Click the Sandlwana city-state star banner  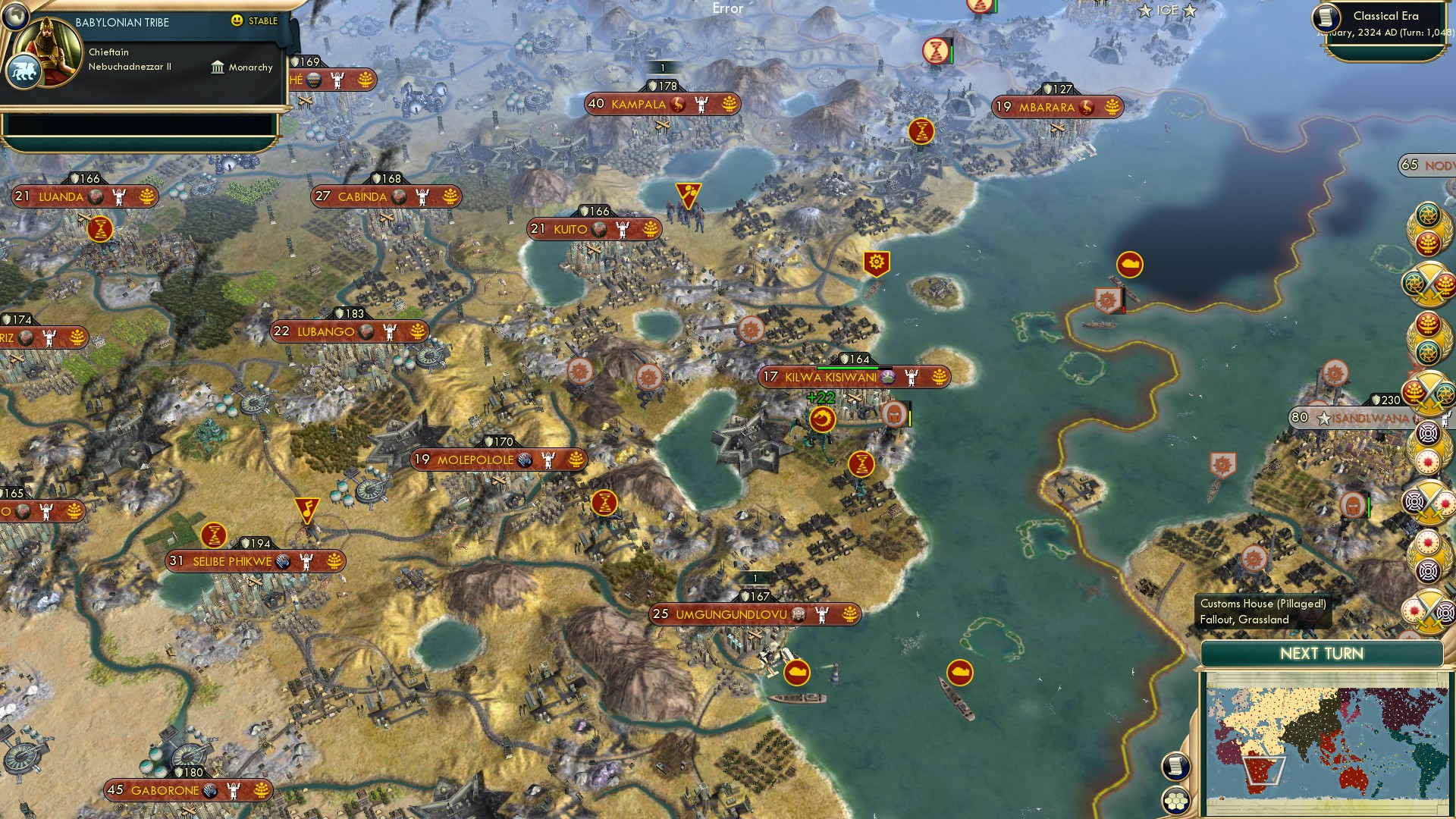(x=1359, y=416)
